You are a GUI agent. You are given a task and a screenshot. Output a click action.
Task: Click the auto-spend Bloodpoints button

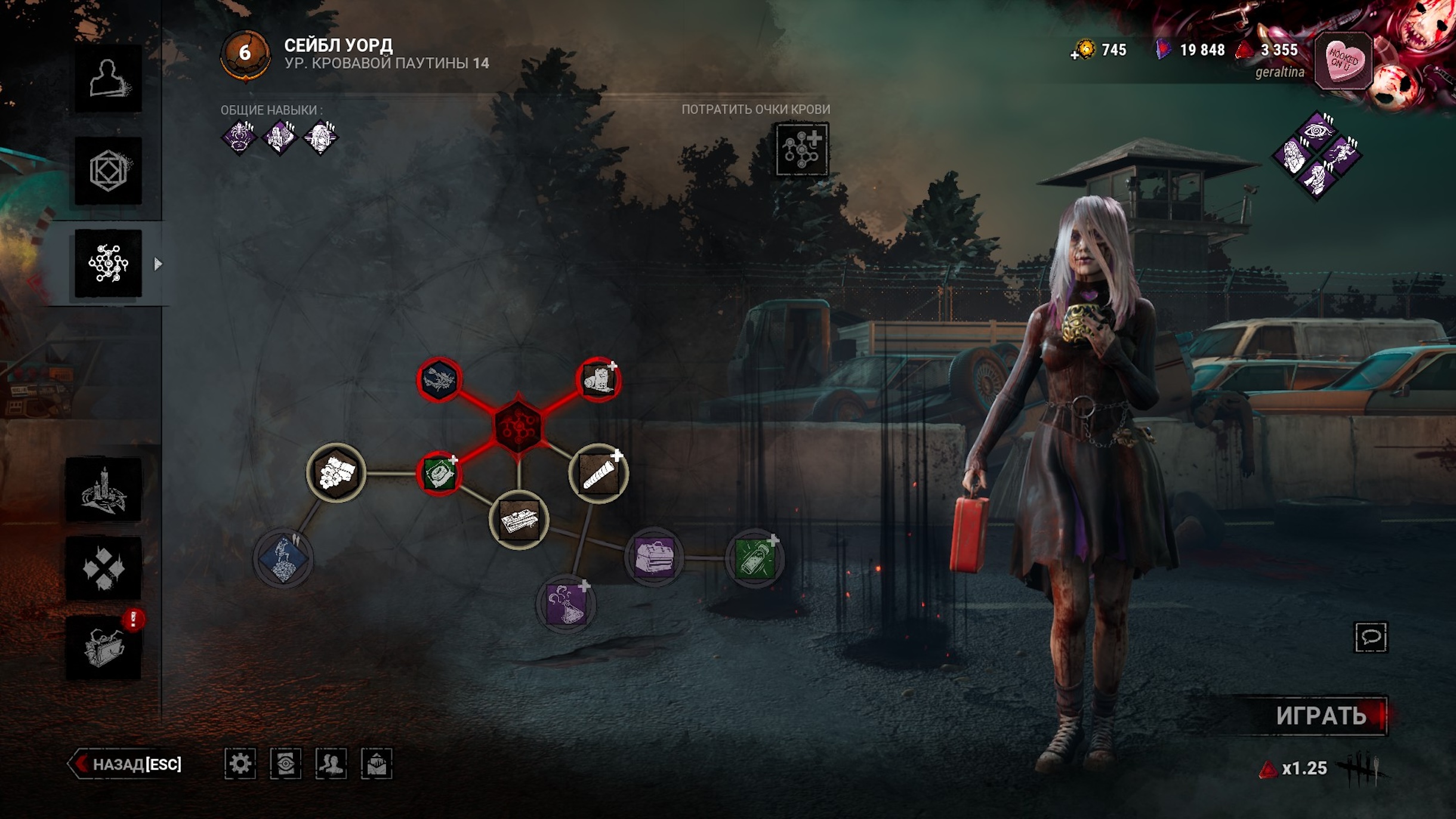[x=801, y=149]
